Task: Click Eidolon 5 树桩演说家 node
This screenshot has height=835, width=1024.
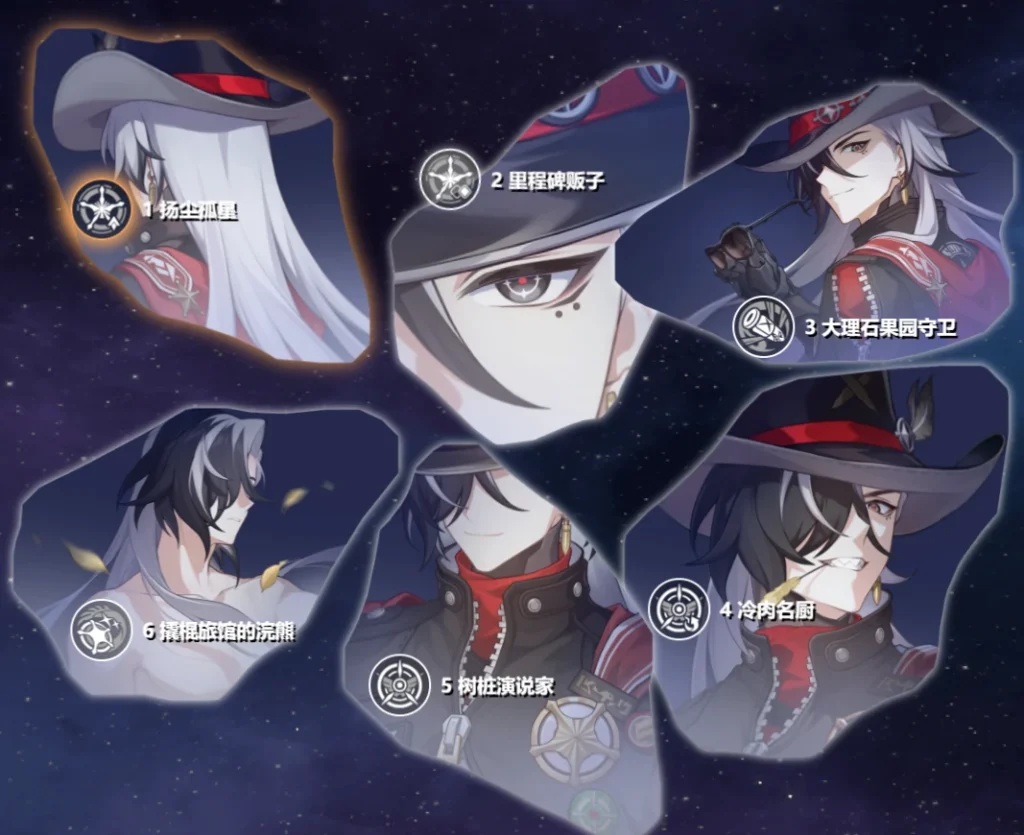Action: pos(400,685)
